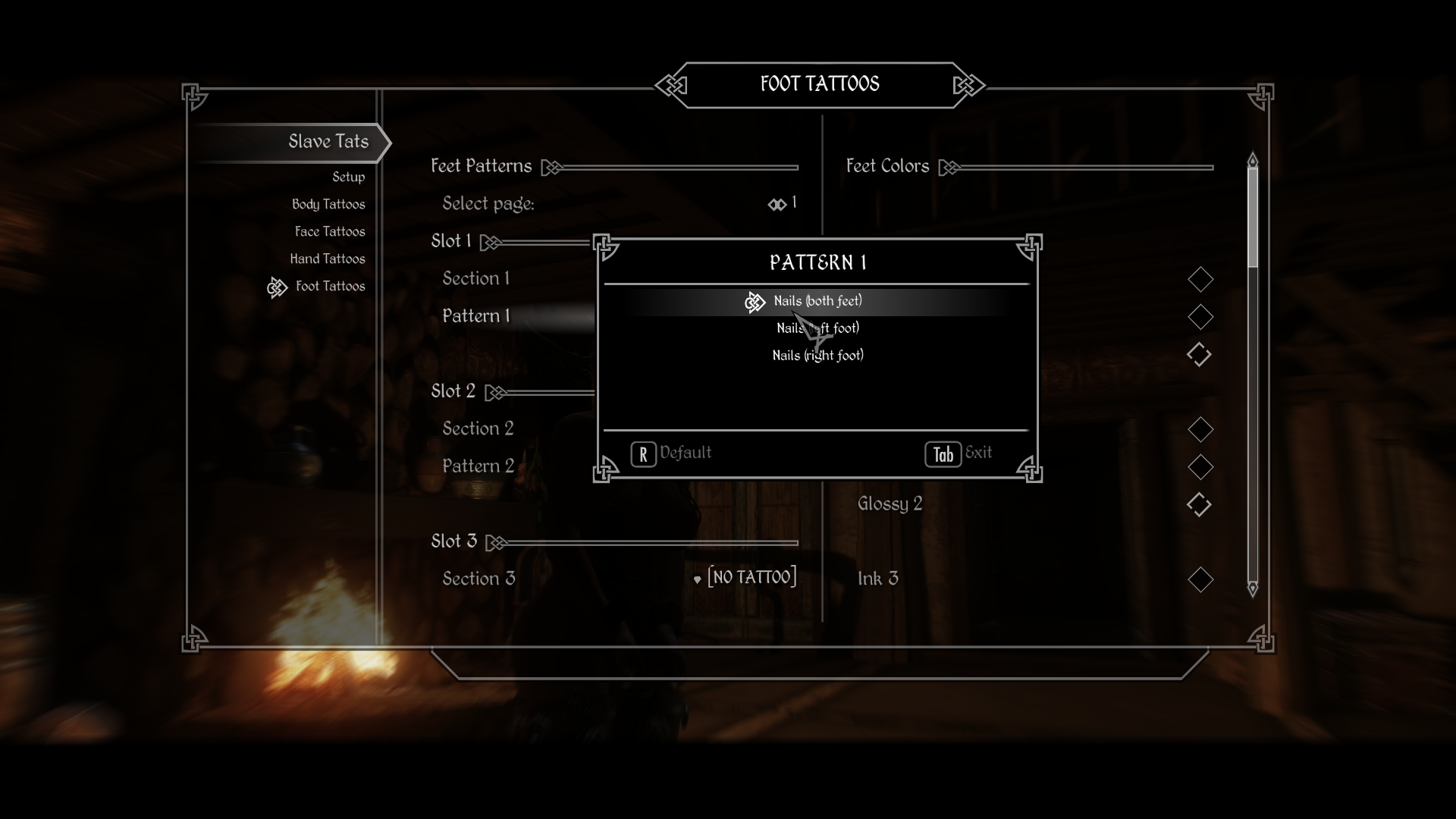Click the heart icon beside [NO TATTOO]
Screen dimensions: 1456x819
tap(698, 579)
